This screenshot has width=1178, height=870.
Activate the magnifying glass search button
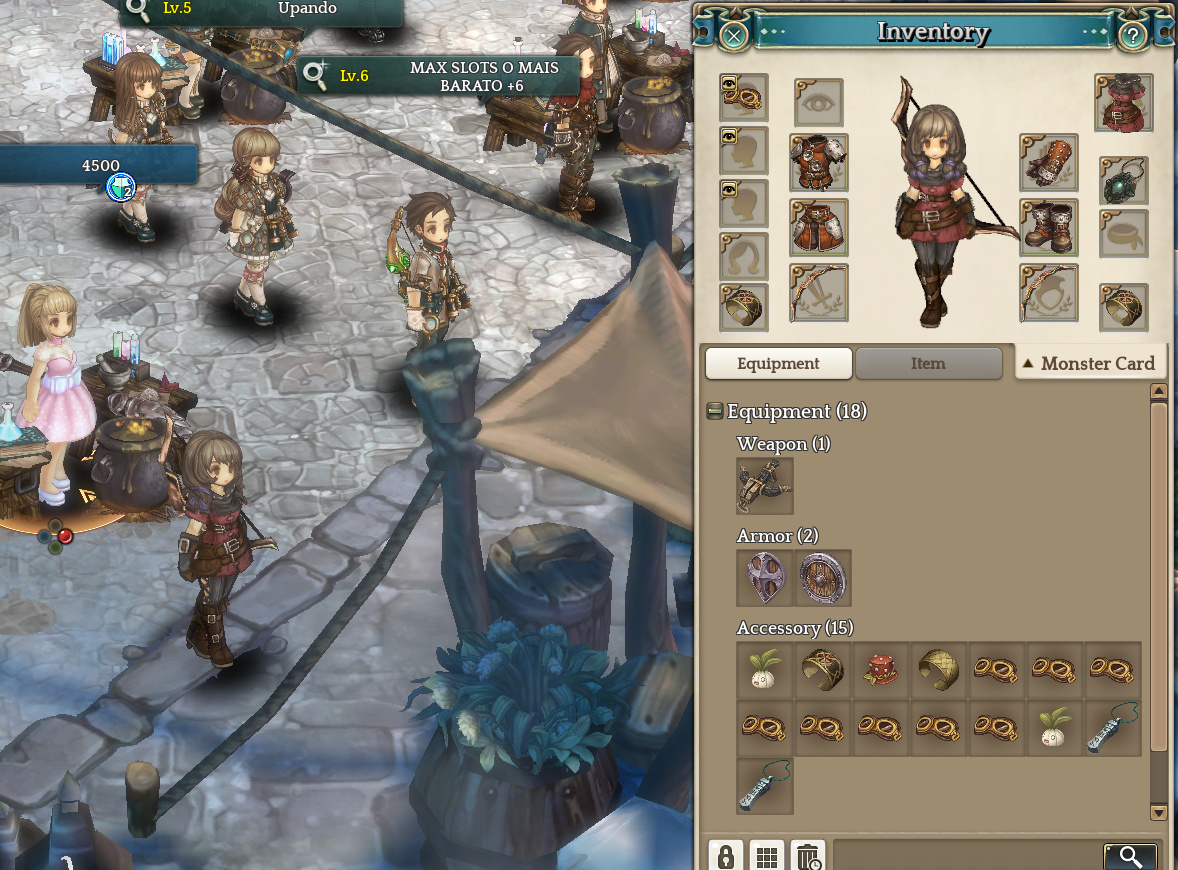pyautogui.click(x=1130, y=856)
